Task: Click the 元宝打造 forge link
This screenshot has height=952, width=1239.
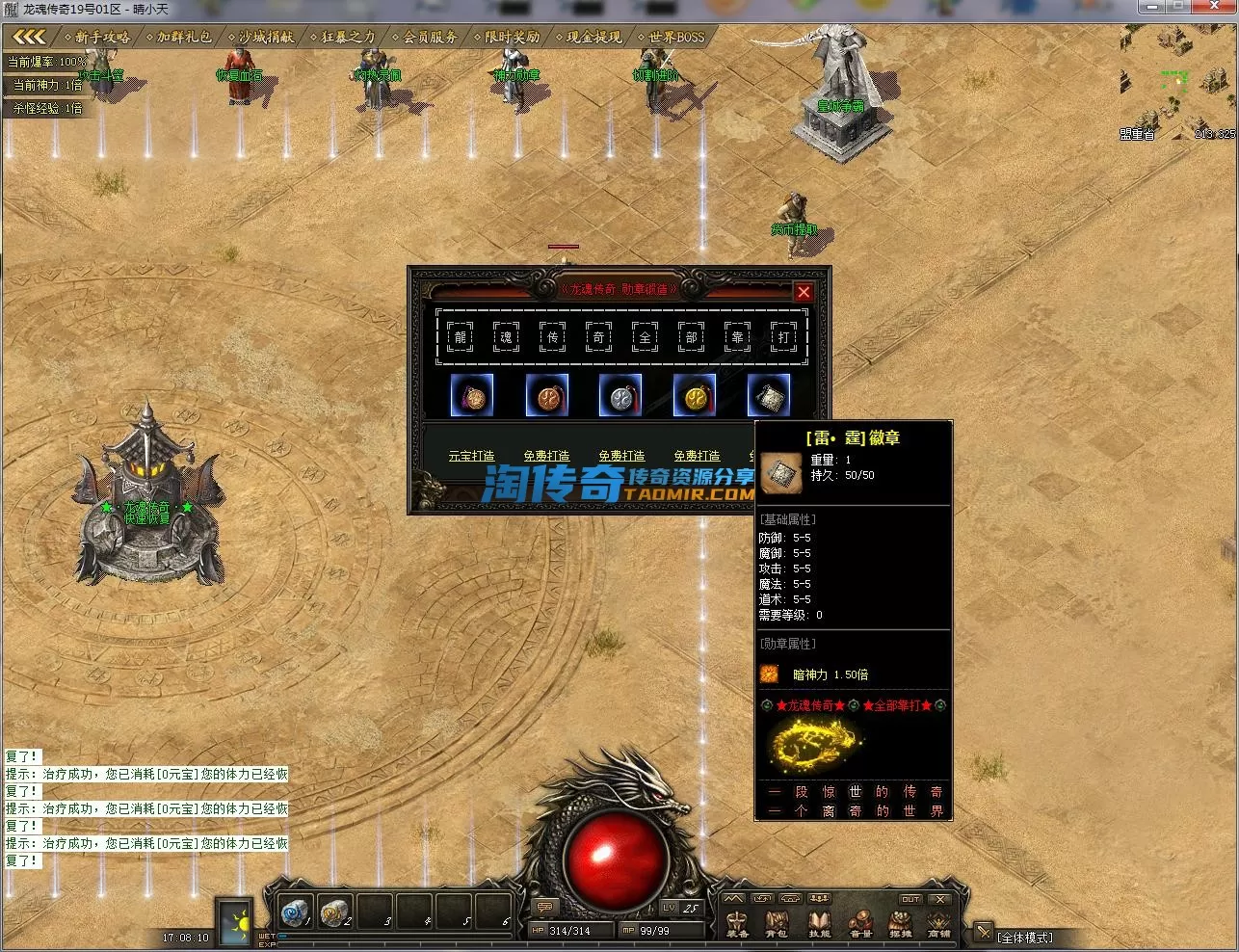Action: (471, 456)
